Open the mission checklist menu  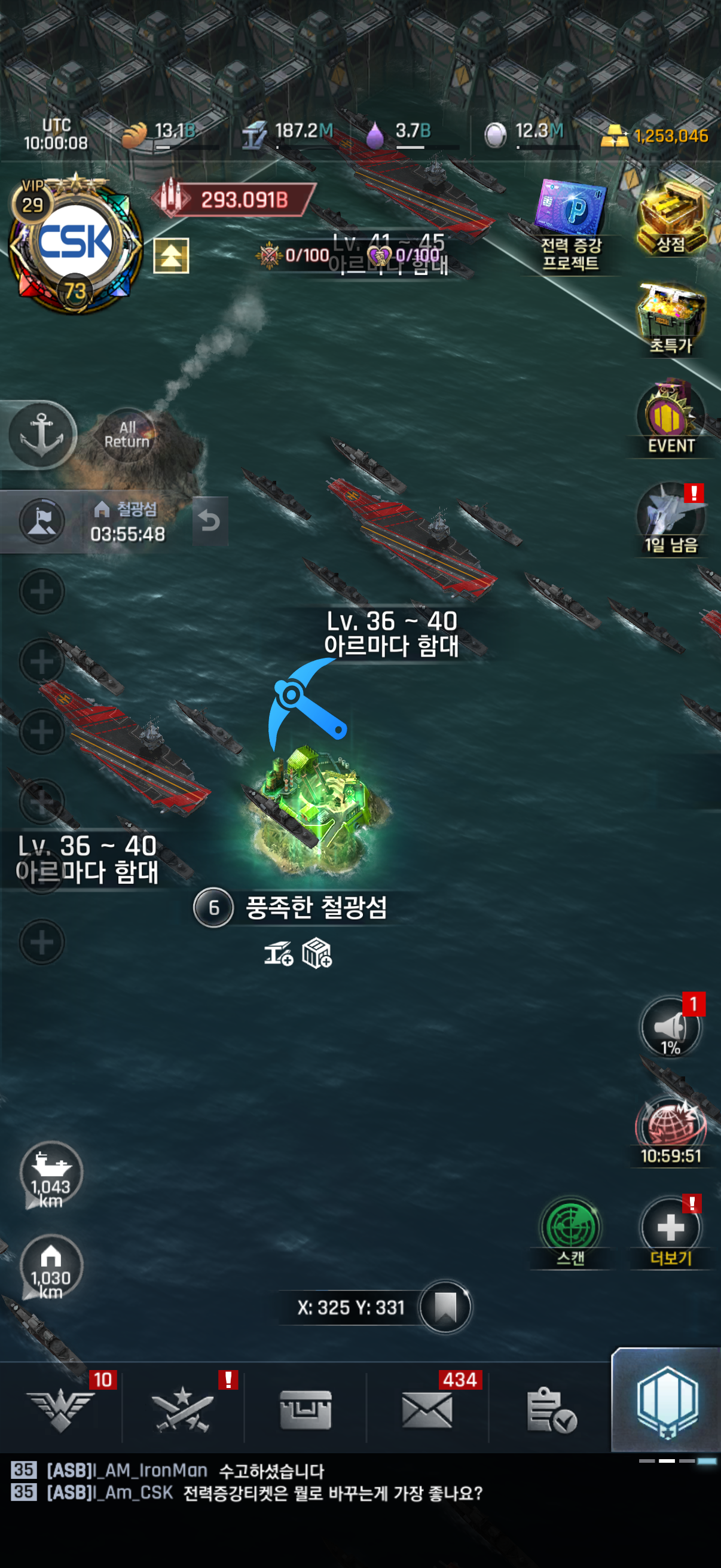[x=551, y=1410]
